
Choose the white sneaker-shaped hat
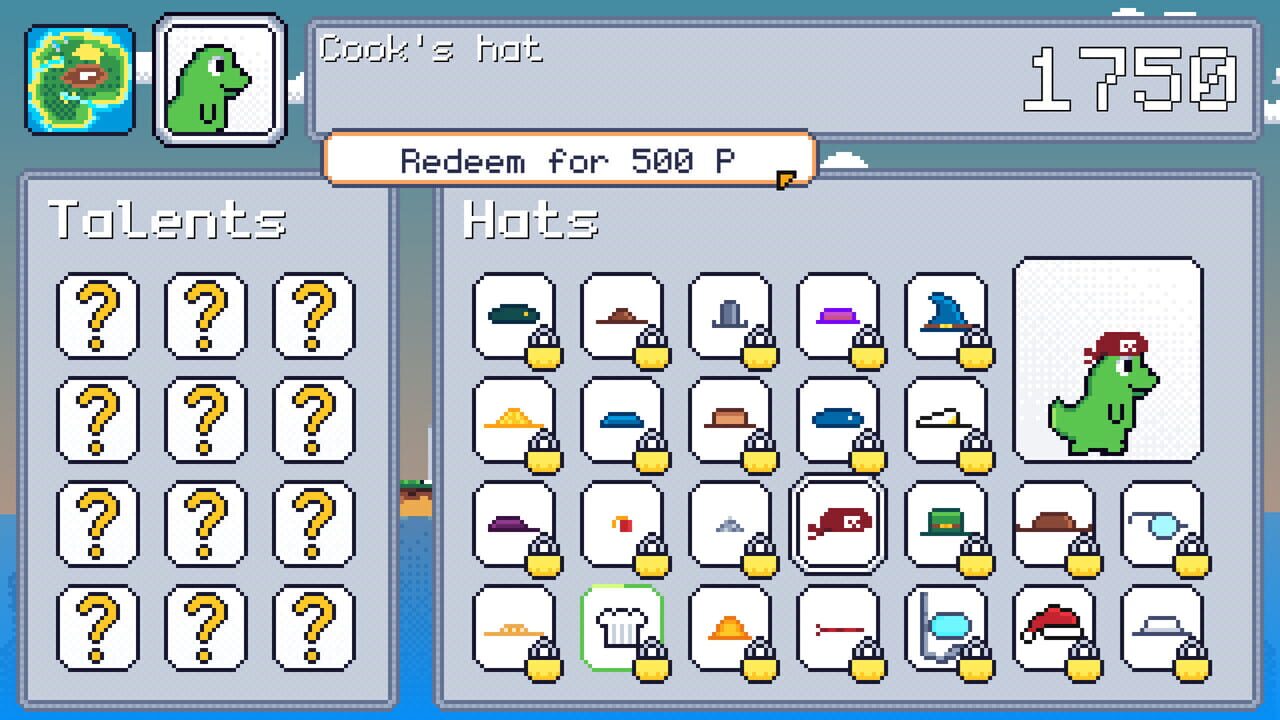(x=945, y=419)
